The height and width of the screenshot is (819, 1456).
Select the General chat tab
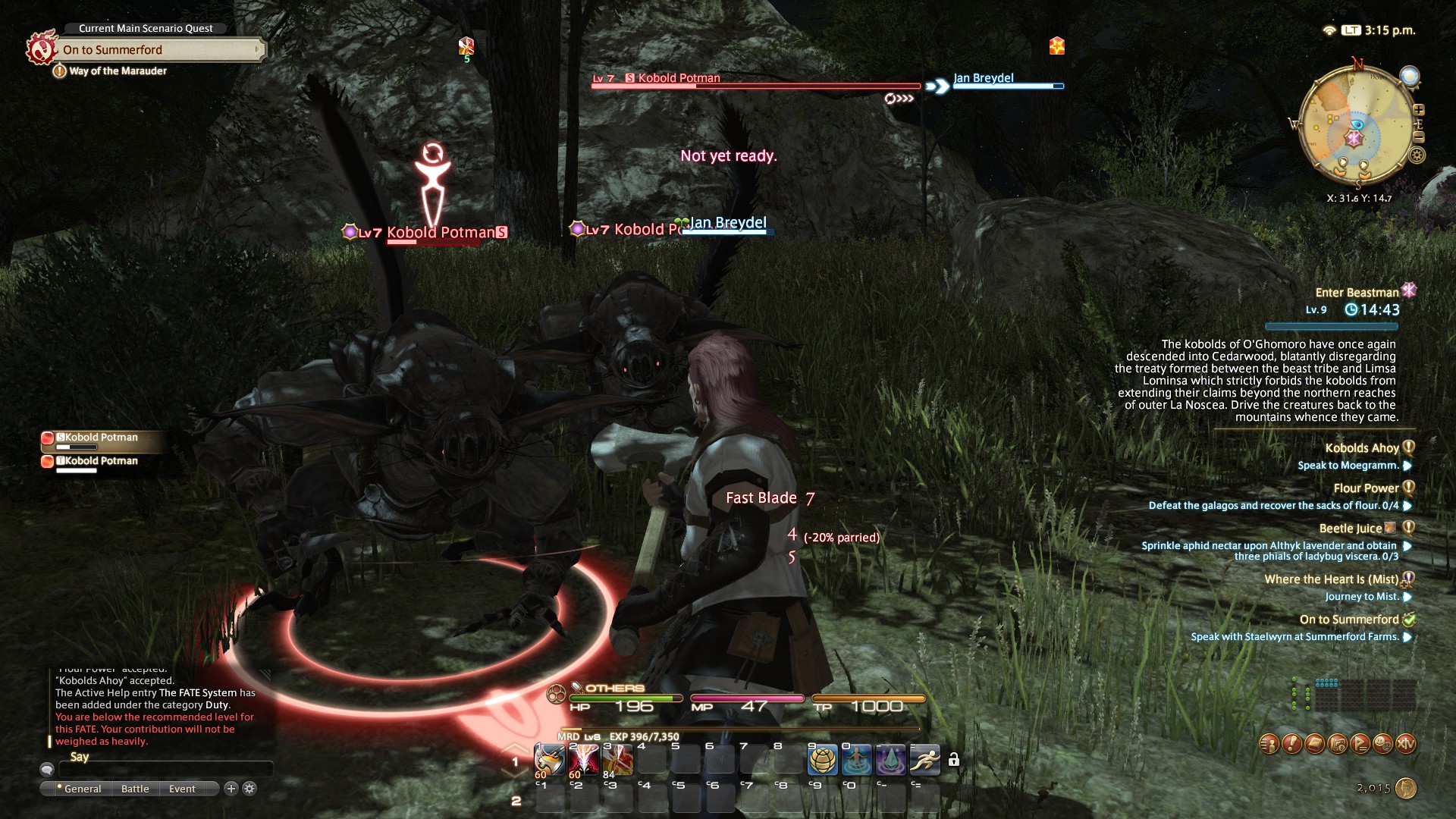tap(82, 789)
